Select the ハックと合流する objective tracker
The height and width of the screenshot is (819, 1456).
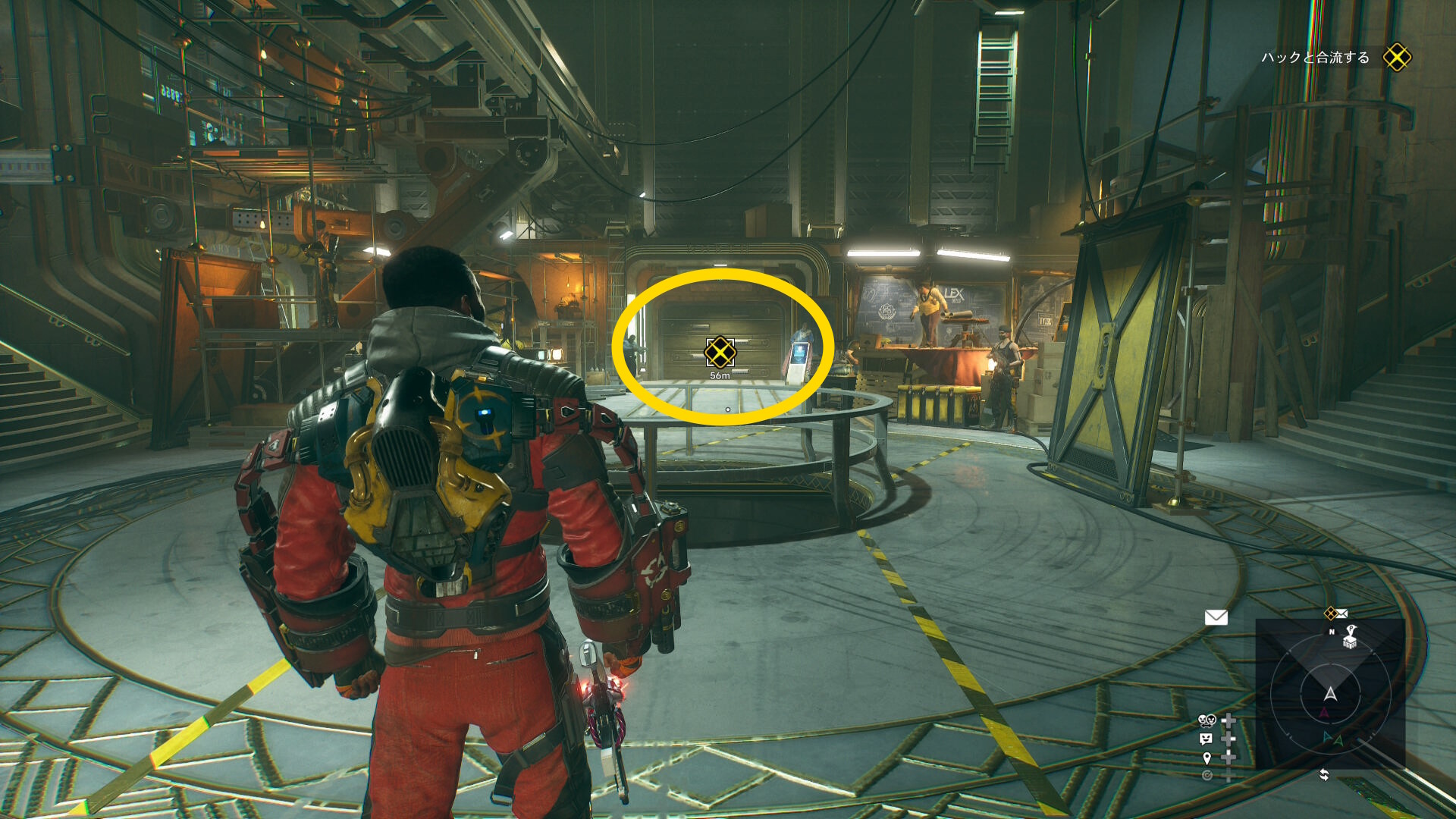coord(1316,58)
